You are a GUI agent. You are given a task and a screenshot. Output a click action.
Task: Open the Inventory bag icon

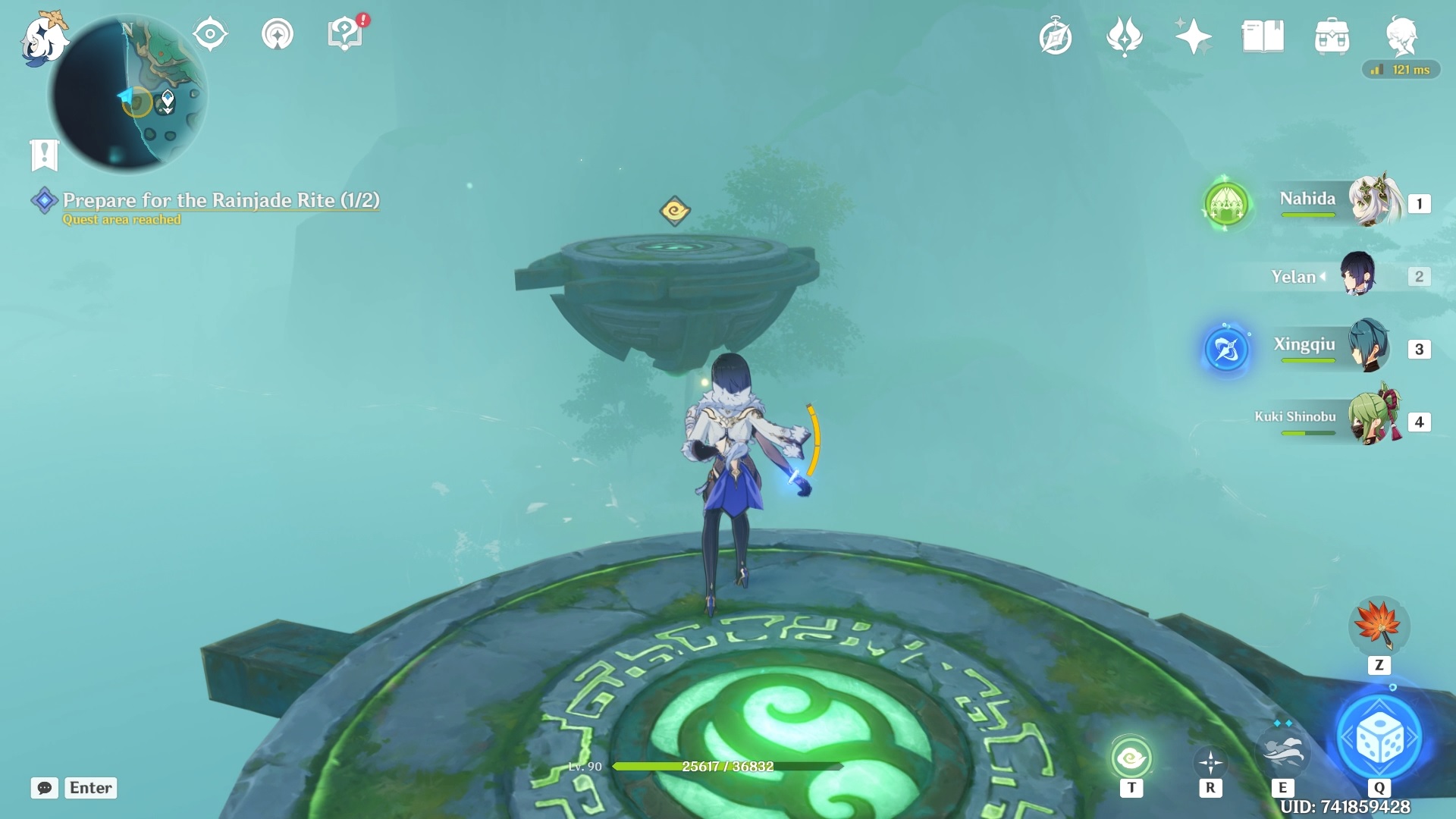[1332, 34]
